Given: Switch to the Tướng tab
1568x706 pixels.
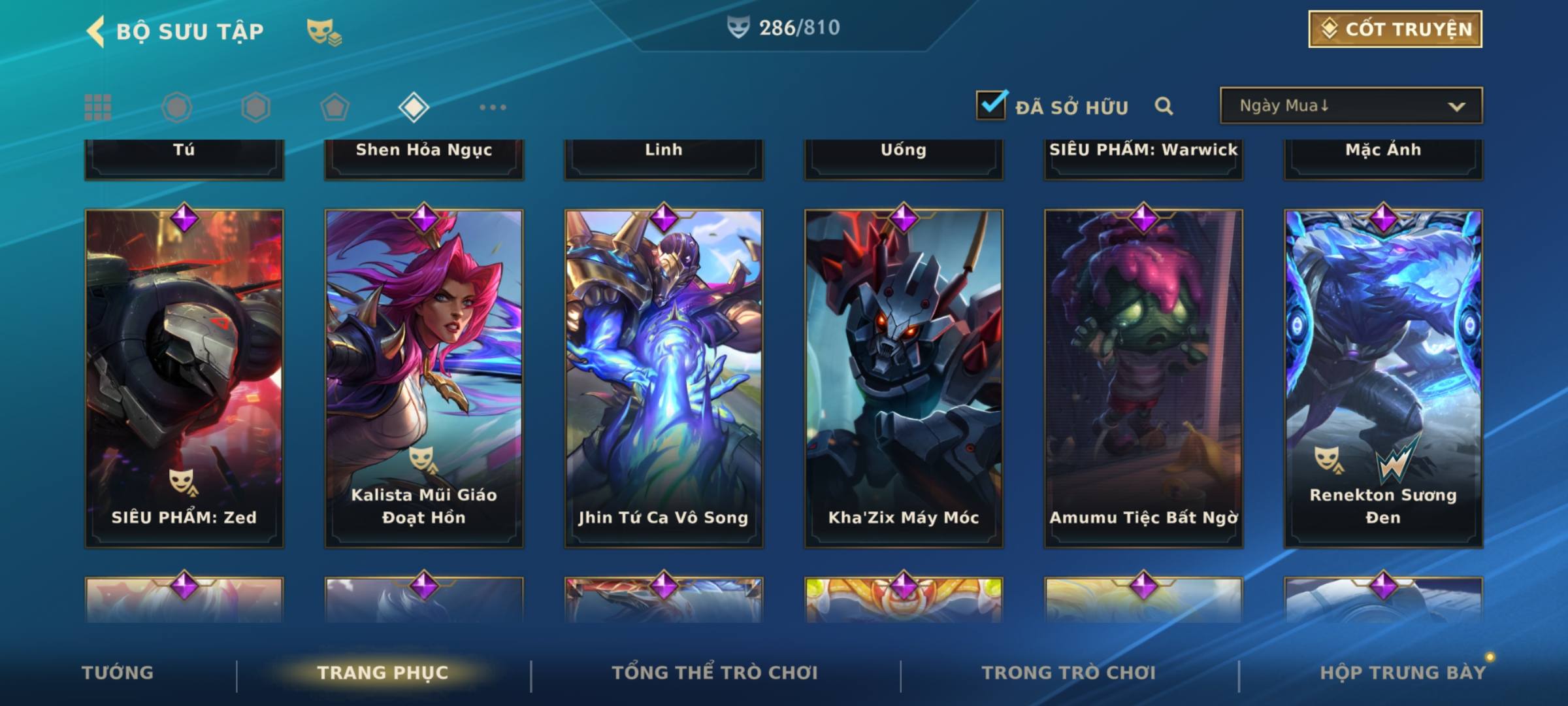Looking at the screenshot, I should pyautogui.click(x=118, y=673).
